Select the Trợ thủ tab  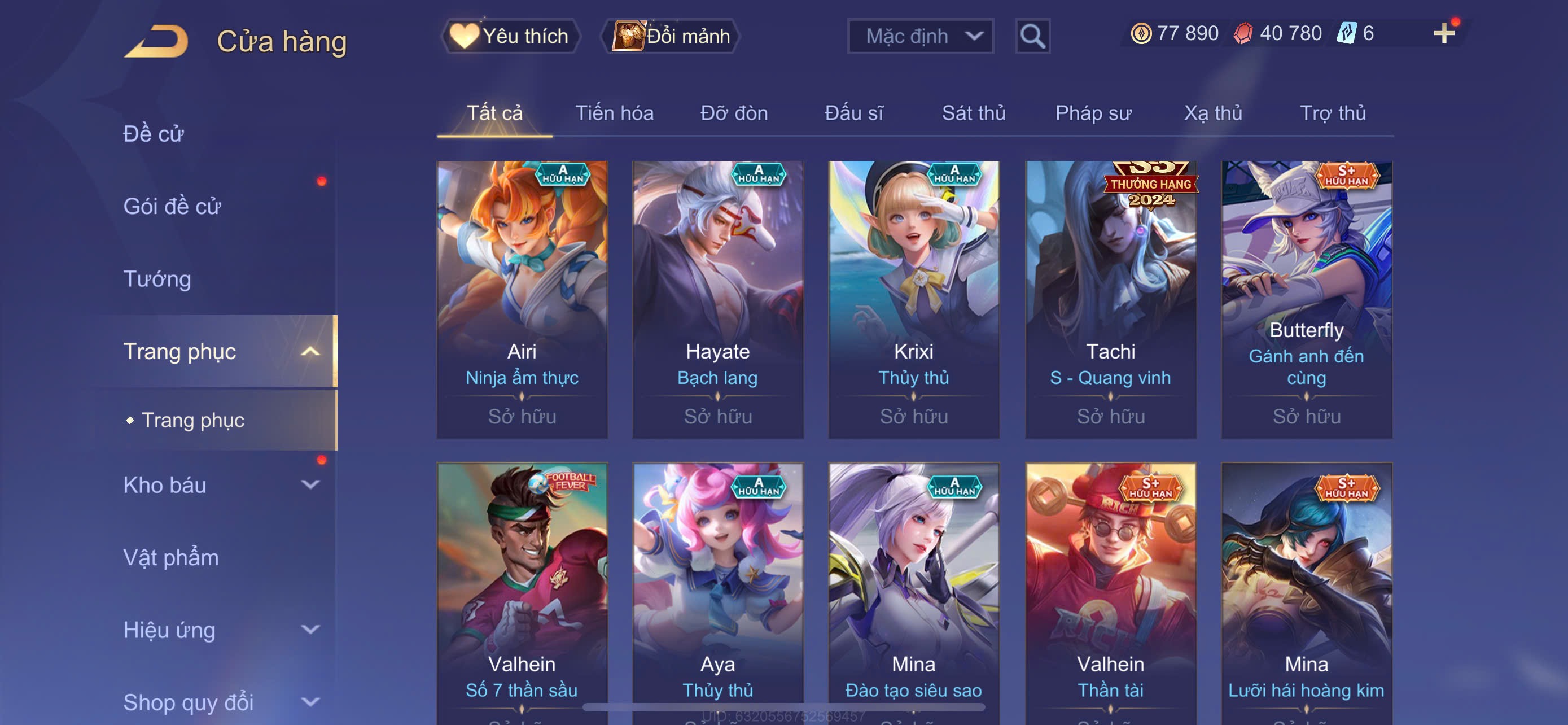[x=1333, y=113]
